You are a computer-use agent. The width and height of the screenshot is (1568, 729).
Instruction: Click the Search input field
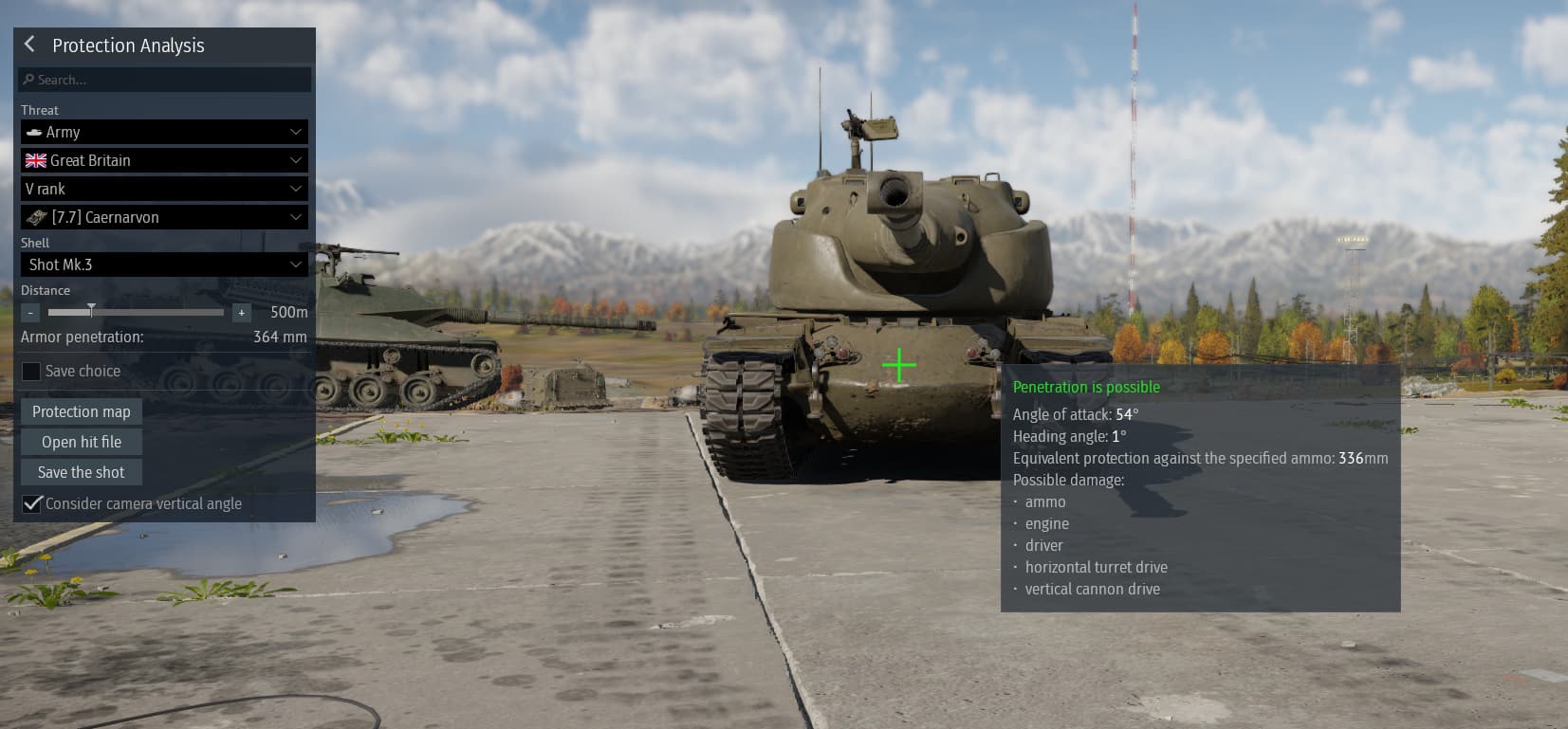pyautogui.click(x=165, y=80)
